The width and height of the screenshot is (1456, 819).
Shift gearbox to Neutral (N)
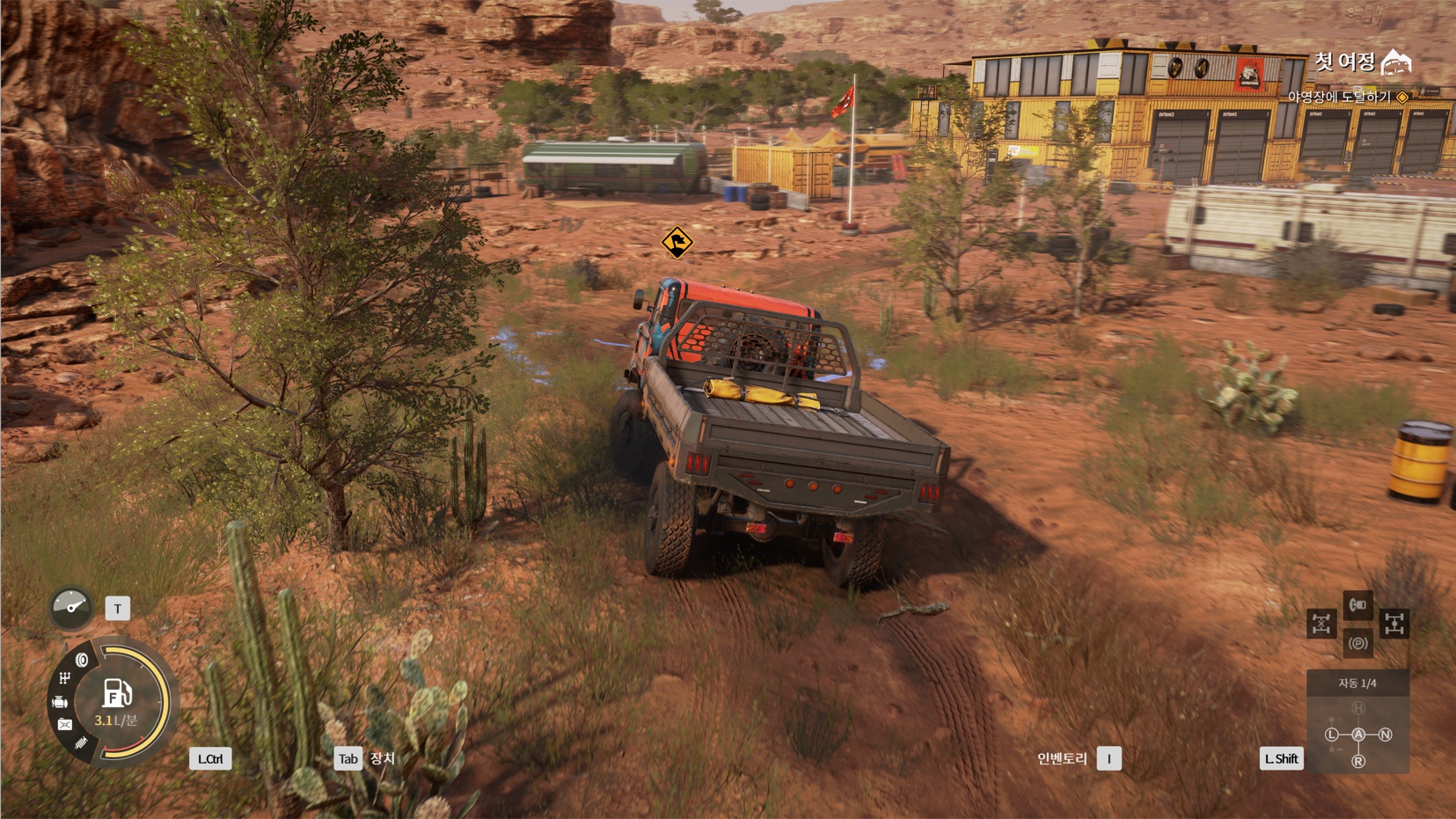[x=1386, y=735]
